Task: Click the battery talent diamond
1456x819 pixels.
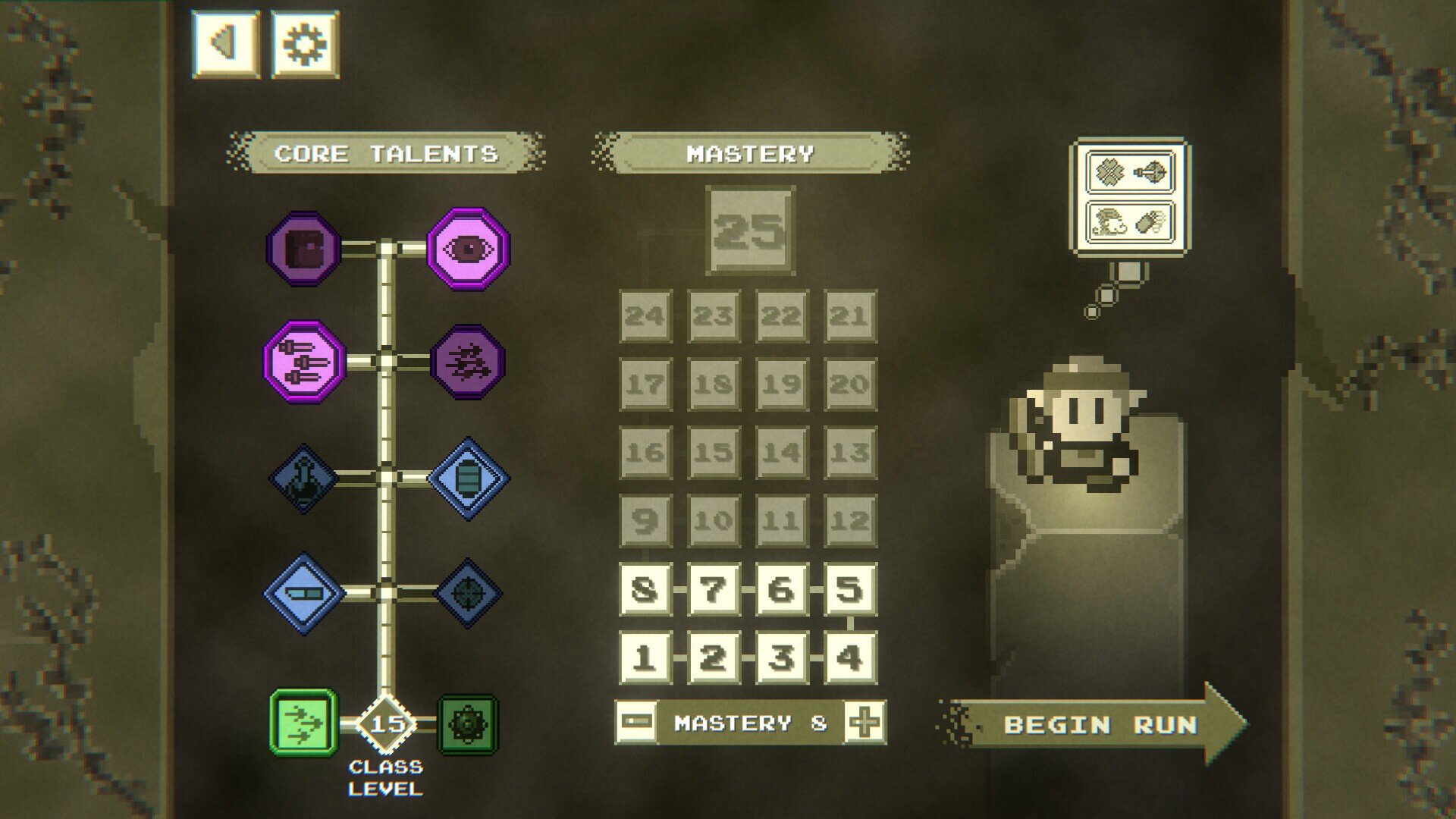Action: [466, 478]
